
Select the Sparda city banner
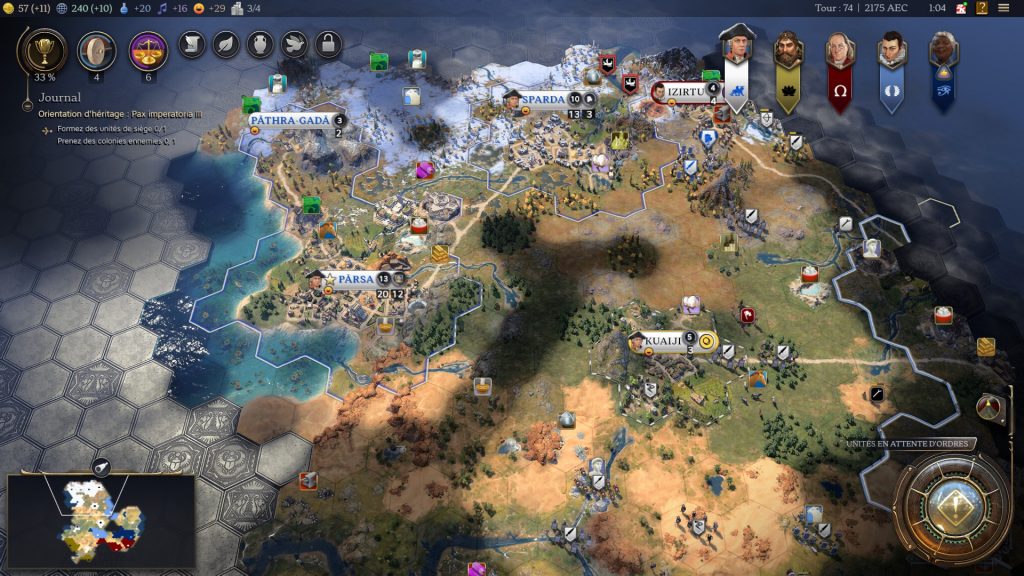(544, 99)
